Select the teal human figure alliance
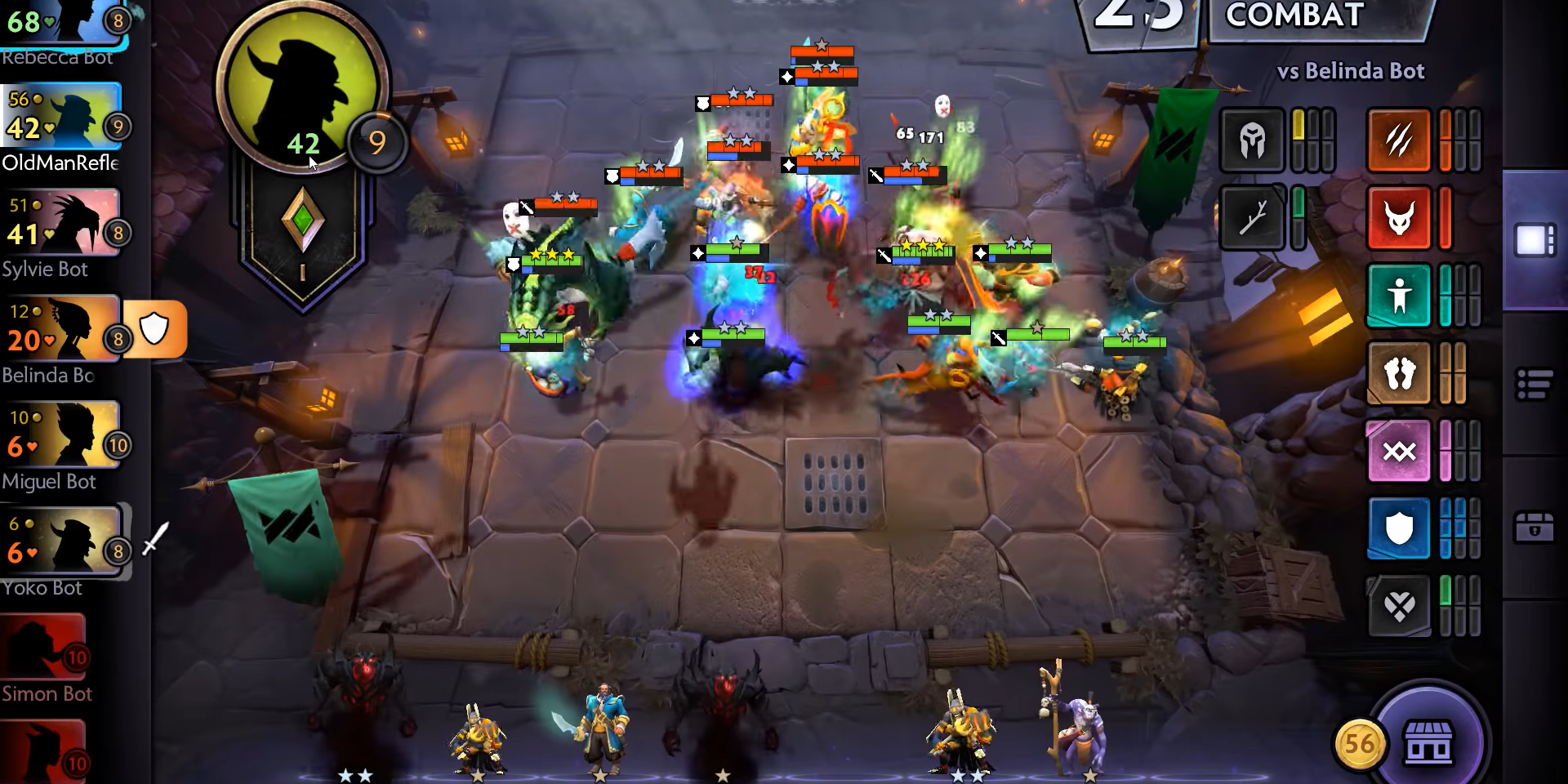The image size is (1568, 784). [x=1399, y=295]
